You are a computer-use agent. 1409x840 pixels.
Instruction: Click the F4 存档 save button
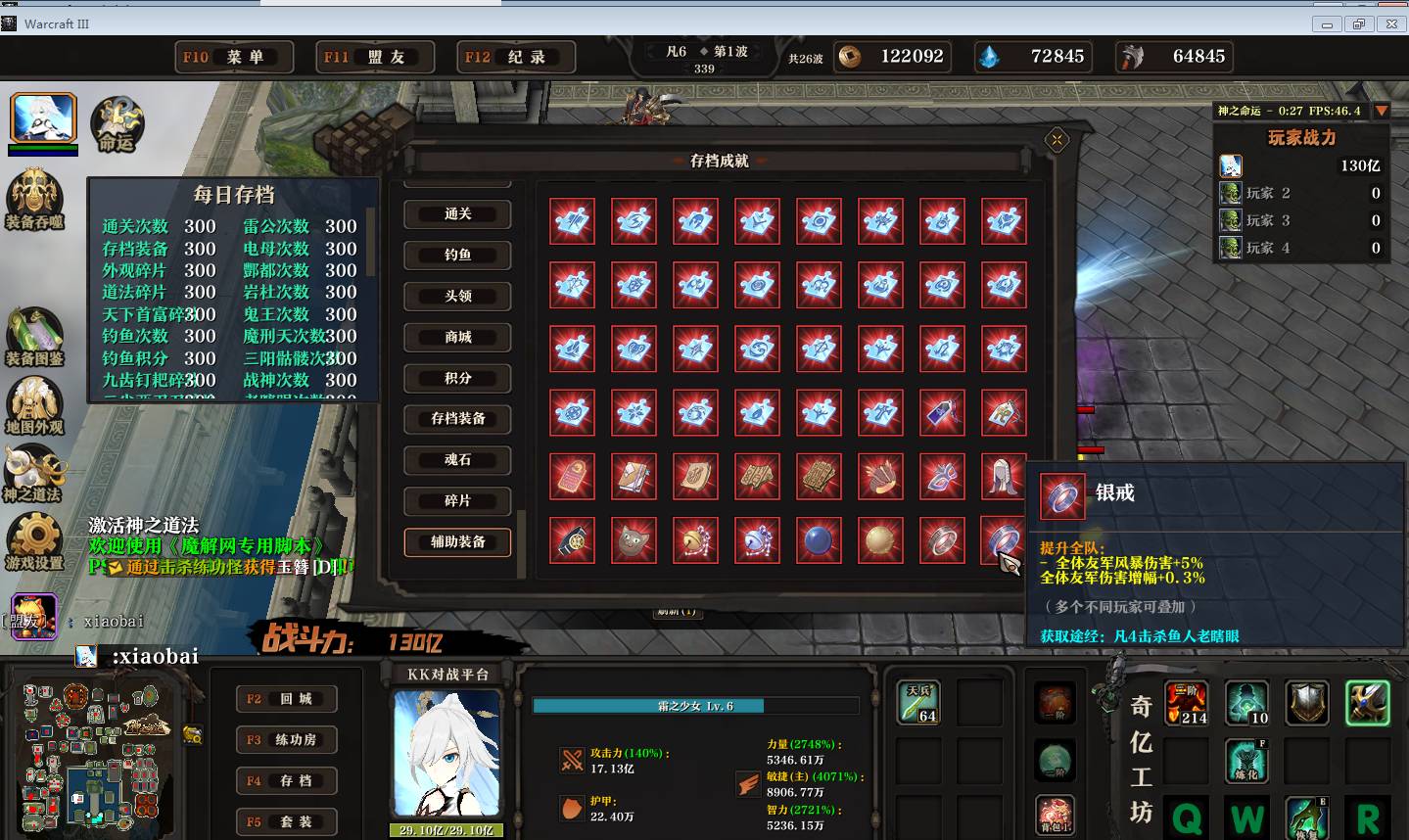tap(286, 781)
